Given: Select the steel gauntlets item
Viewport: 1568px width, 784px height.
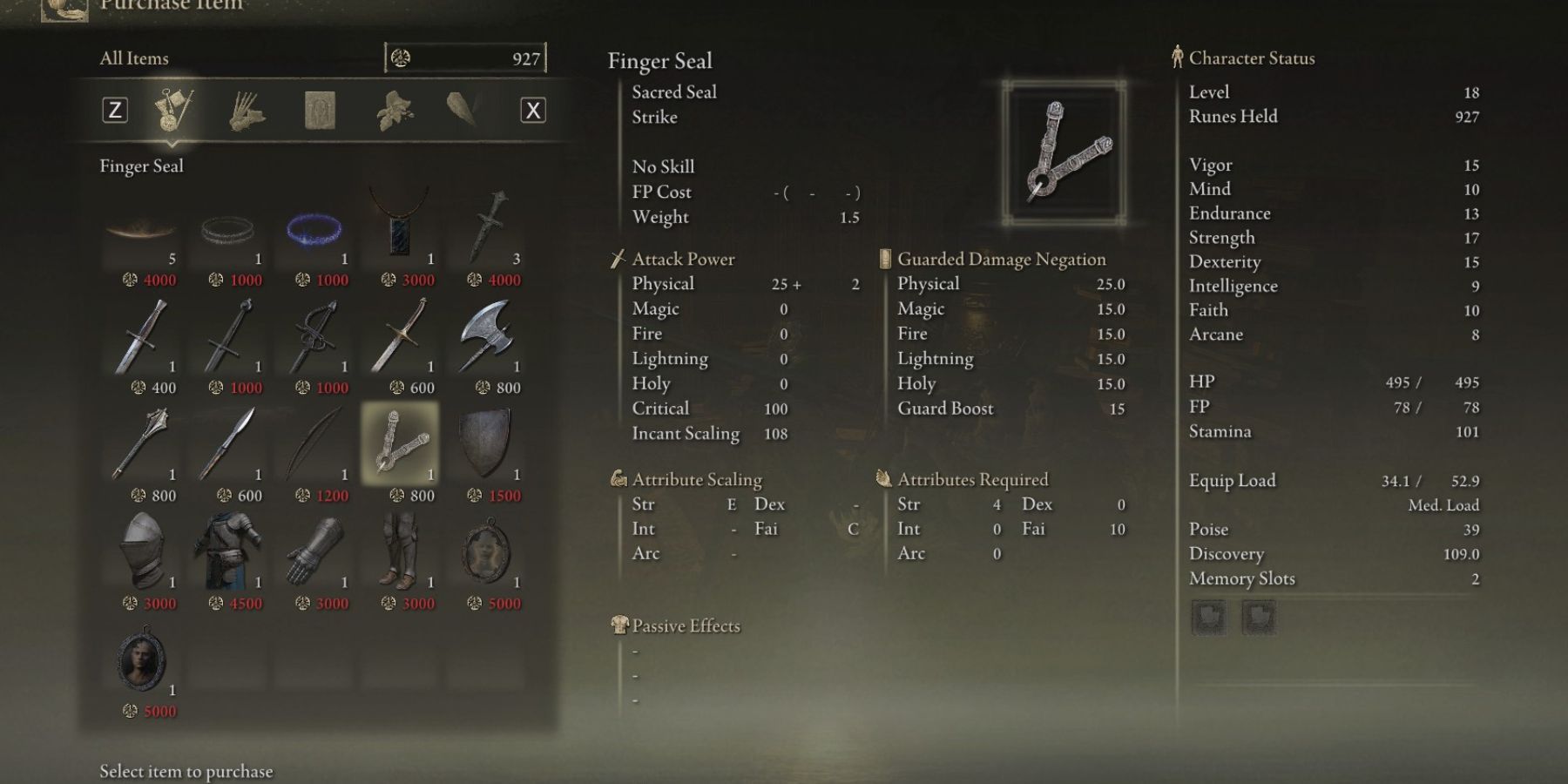Looking at the screenshot, I should tap(314, 552).
